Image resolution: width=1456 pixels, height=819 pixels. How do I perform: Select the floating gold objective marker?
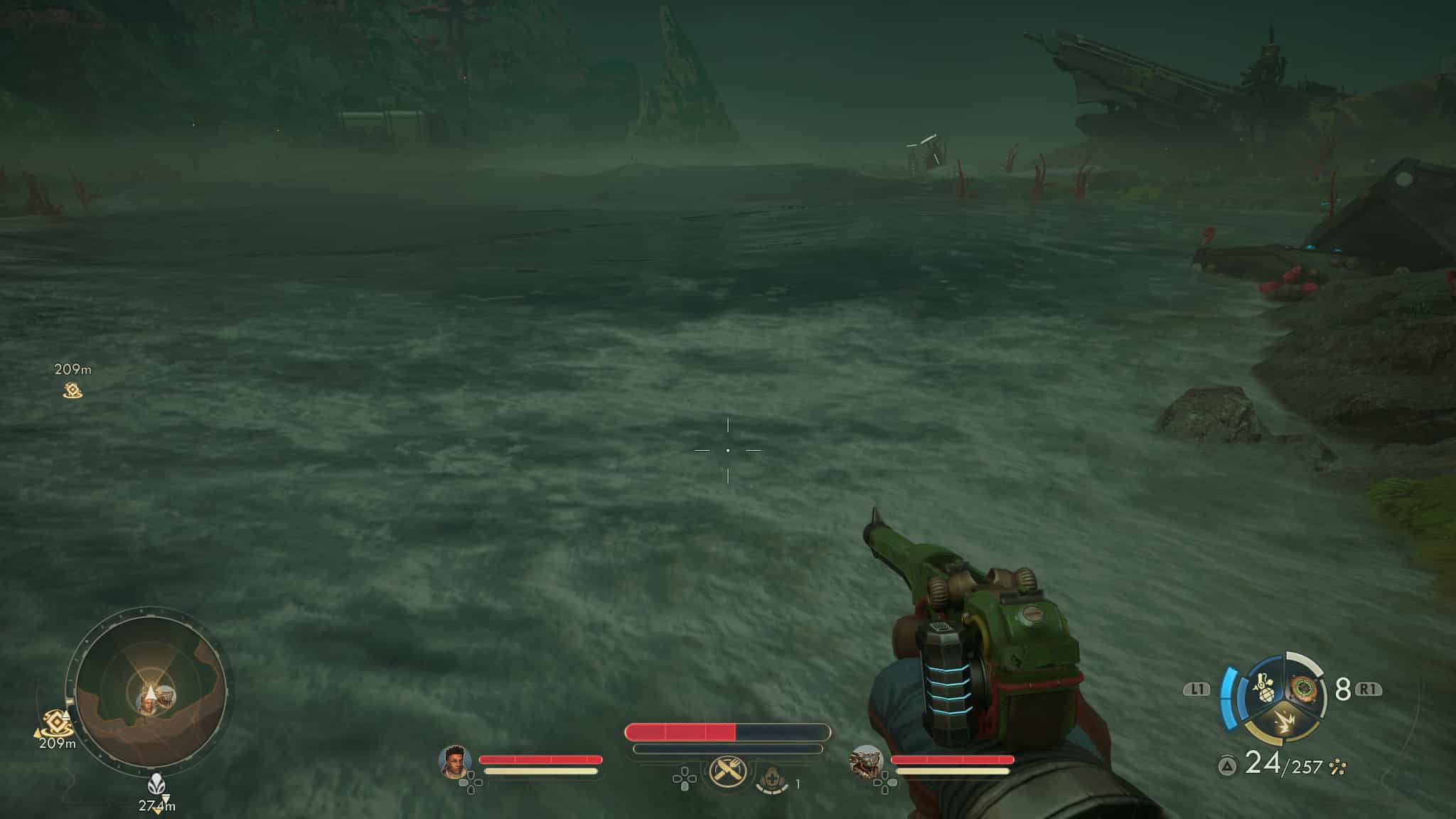[73, 390]
